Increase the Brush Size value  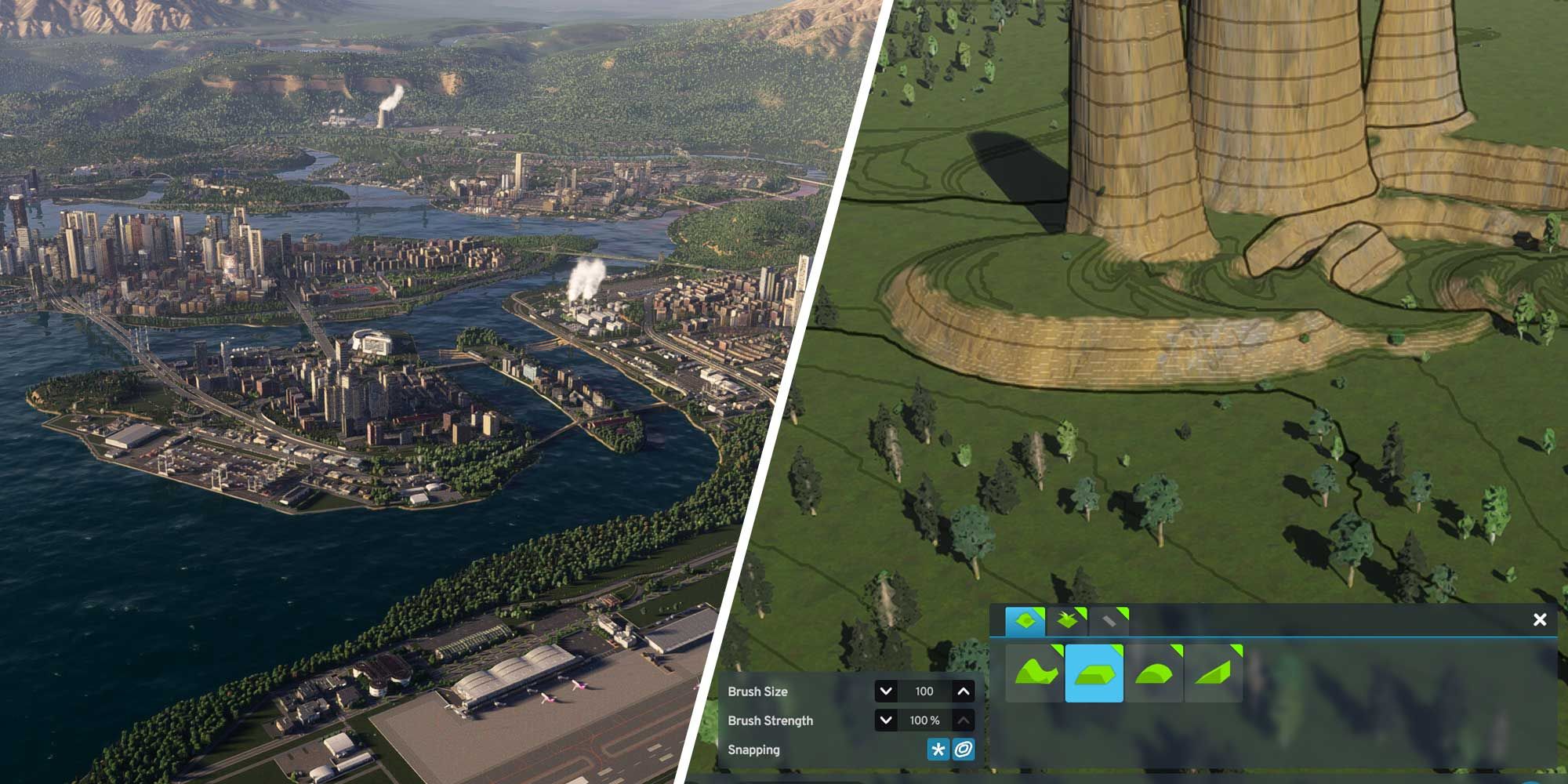pyautogui.click(x=964, y=691)
